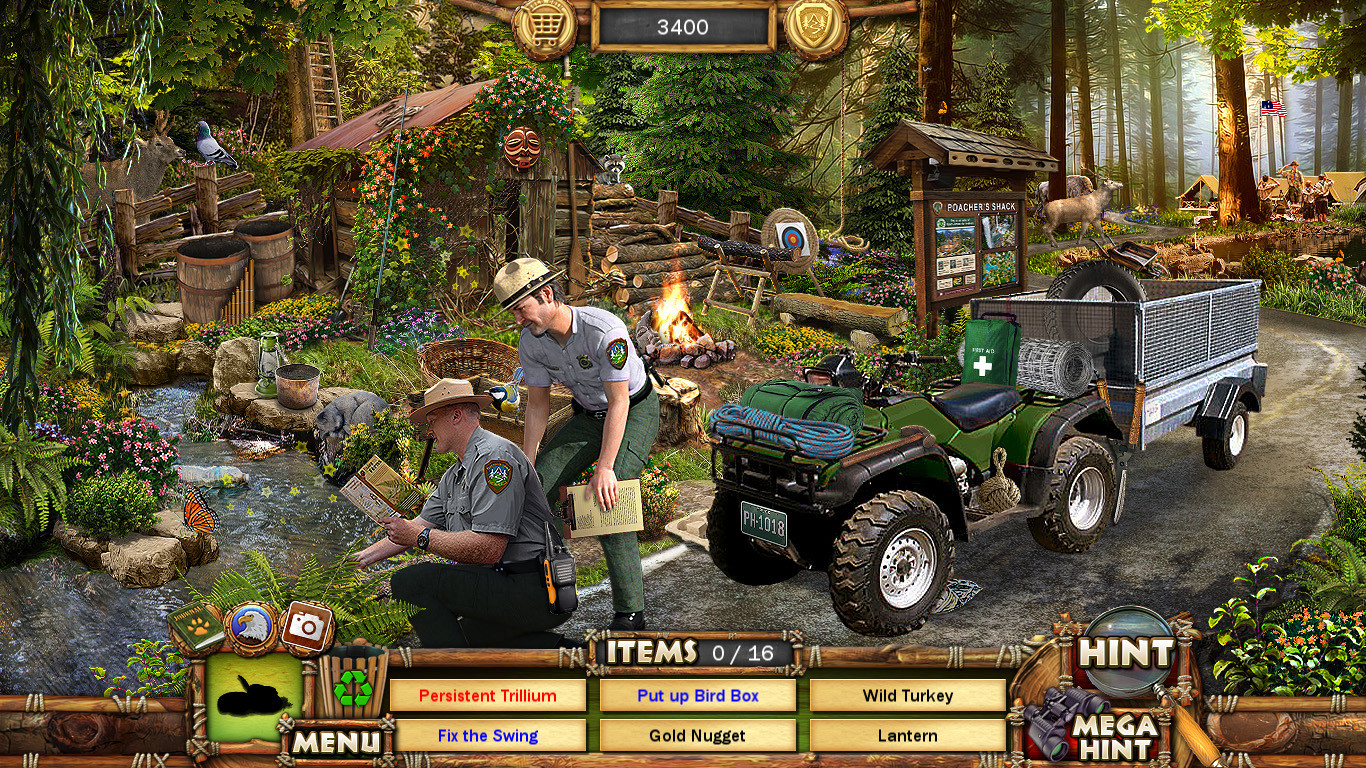Image resolution: width=1366 pixels, height=768 pixels.
Task: Click the score display showing 3400
Action: coord(683,27)
